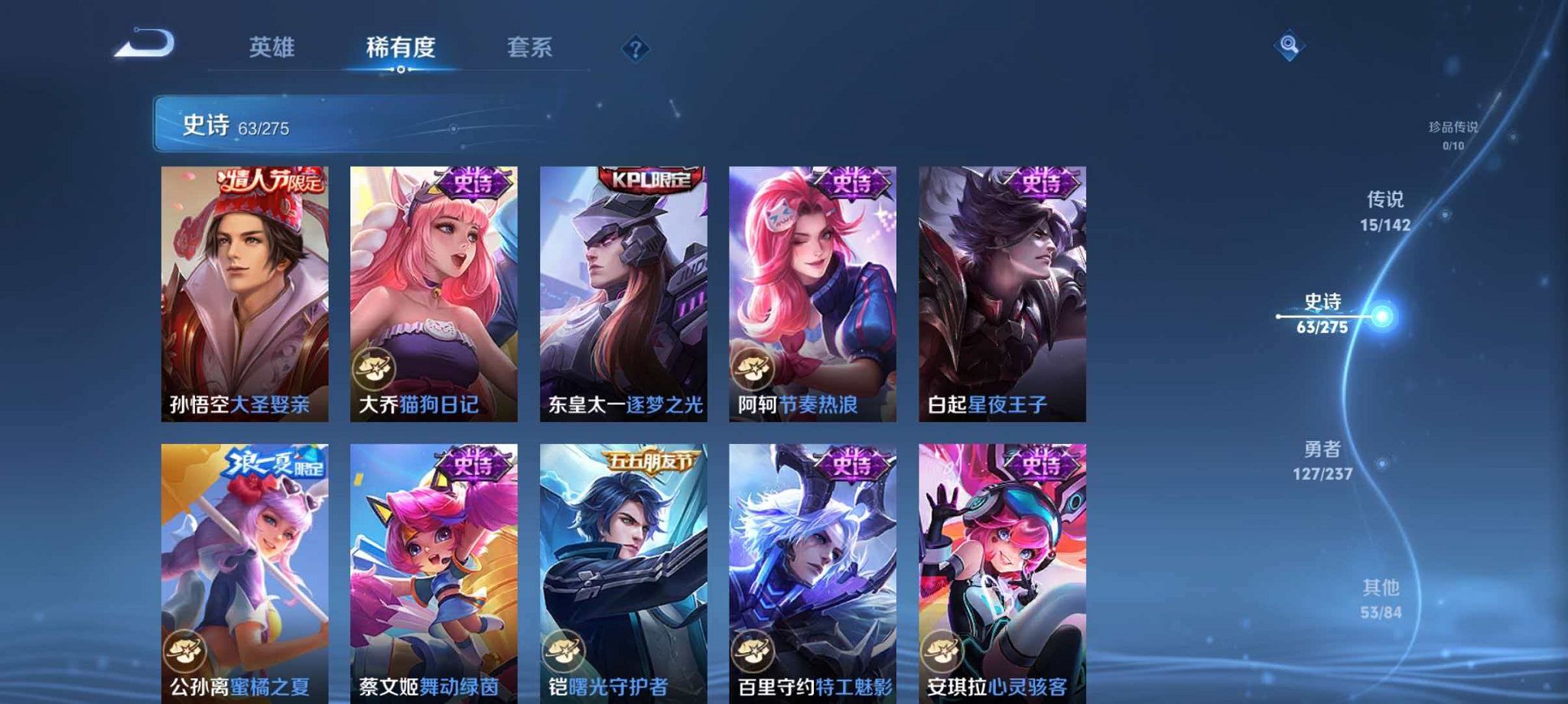Switch to the 英雄 tab
1568x704 pixels.
click(x=272, y=47)
